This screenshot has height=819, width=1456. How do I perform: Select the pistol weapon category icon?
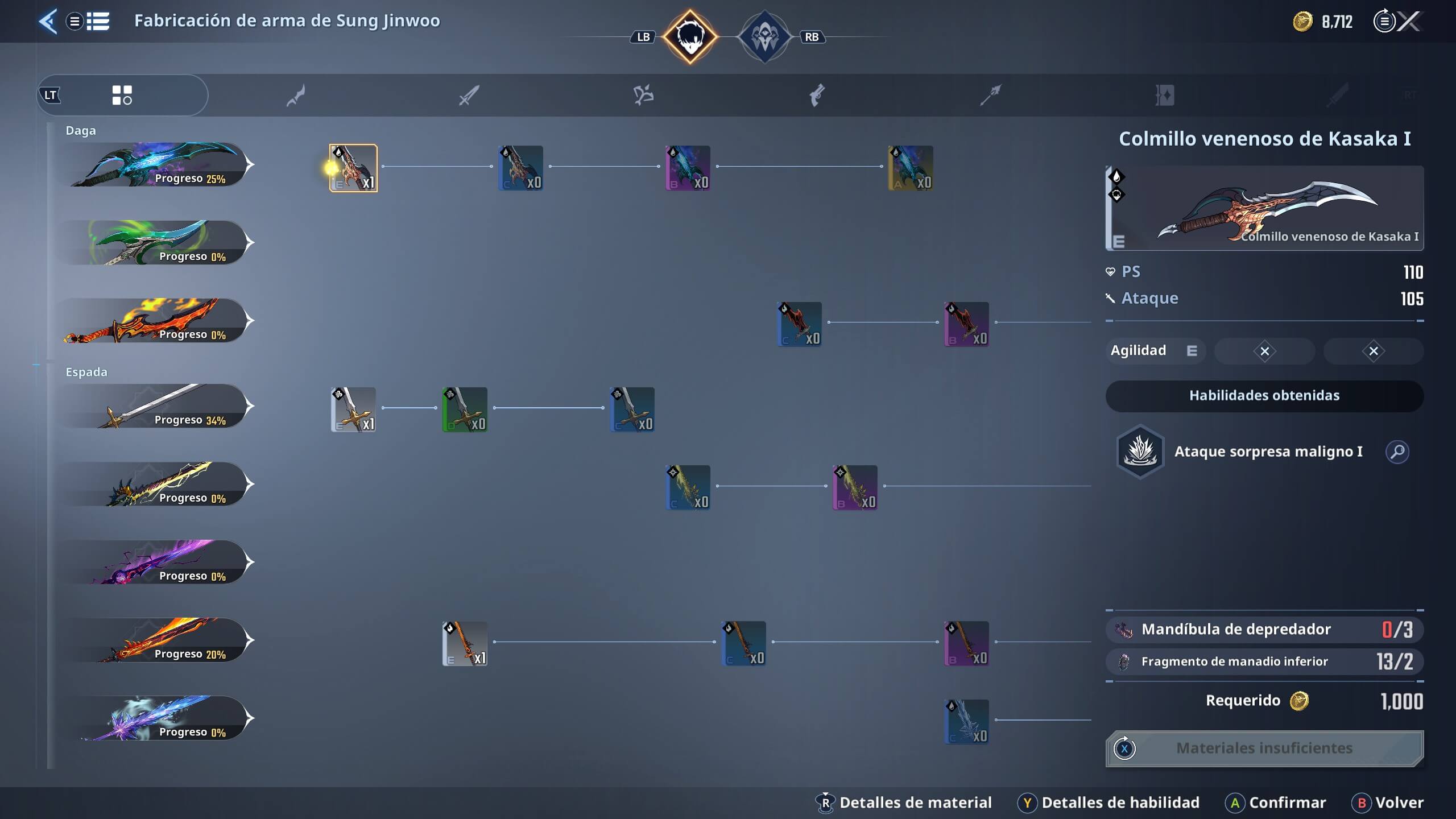click(818, 95)
